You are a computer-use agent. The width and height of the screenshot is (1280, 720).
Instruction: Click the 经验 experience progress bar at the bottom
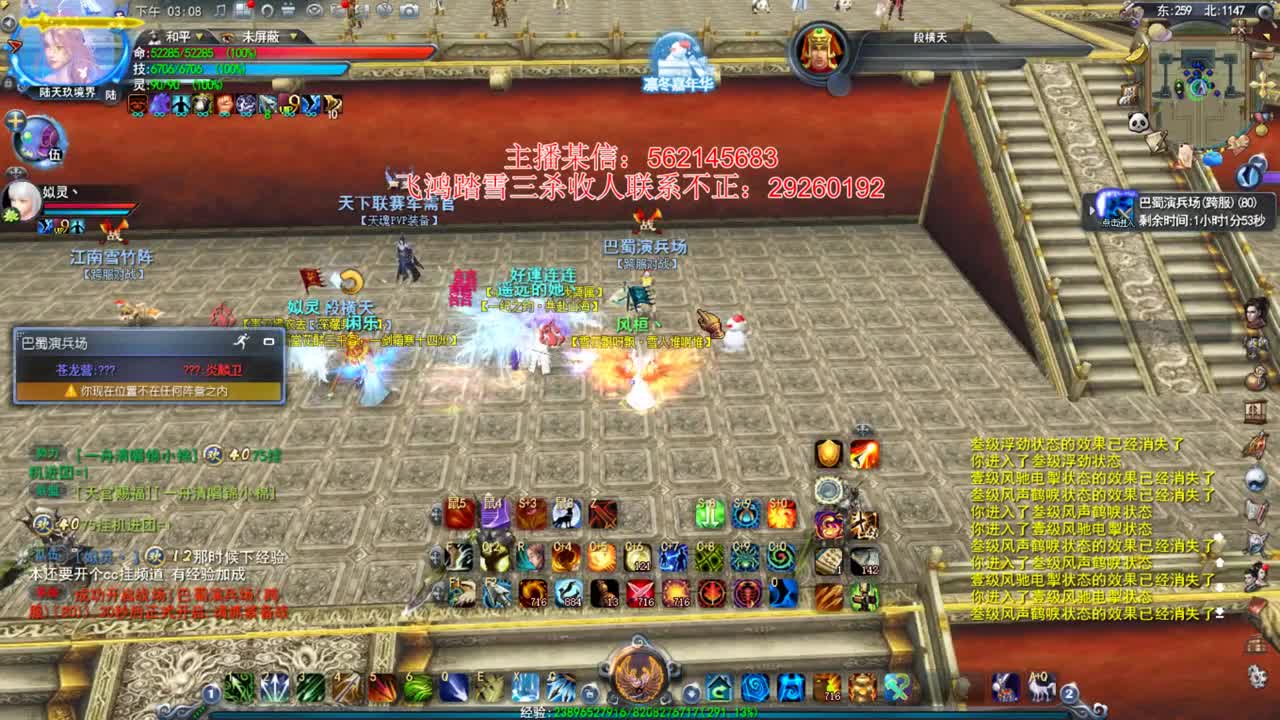click(x=640, y=716)
